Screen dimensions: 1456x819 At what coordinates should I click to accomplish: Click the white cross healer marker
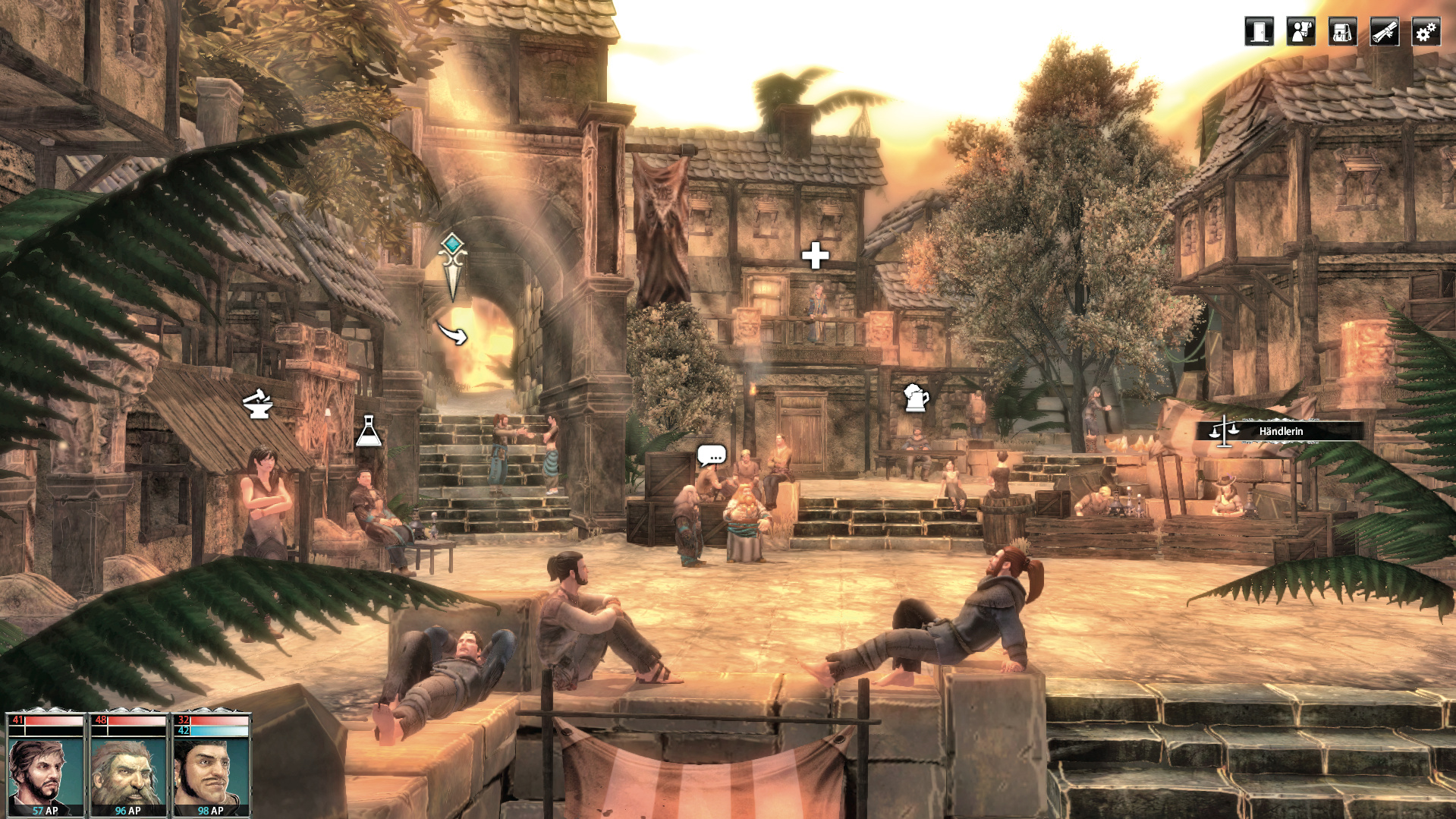point(815,256)
